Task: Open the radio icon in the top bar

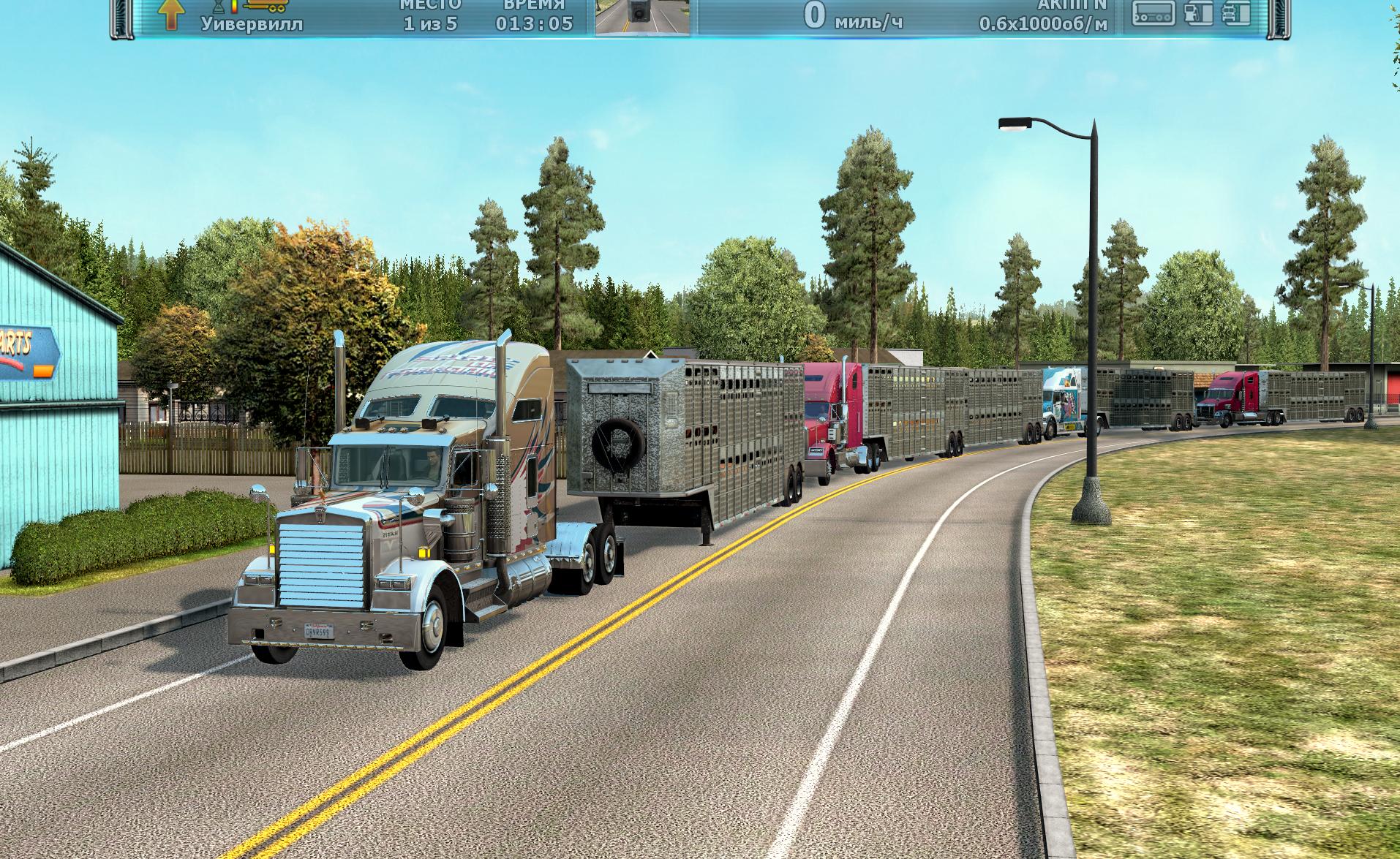Action: [x=1154, y=13]
